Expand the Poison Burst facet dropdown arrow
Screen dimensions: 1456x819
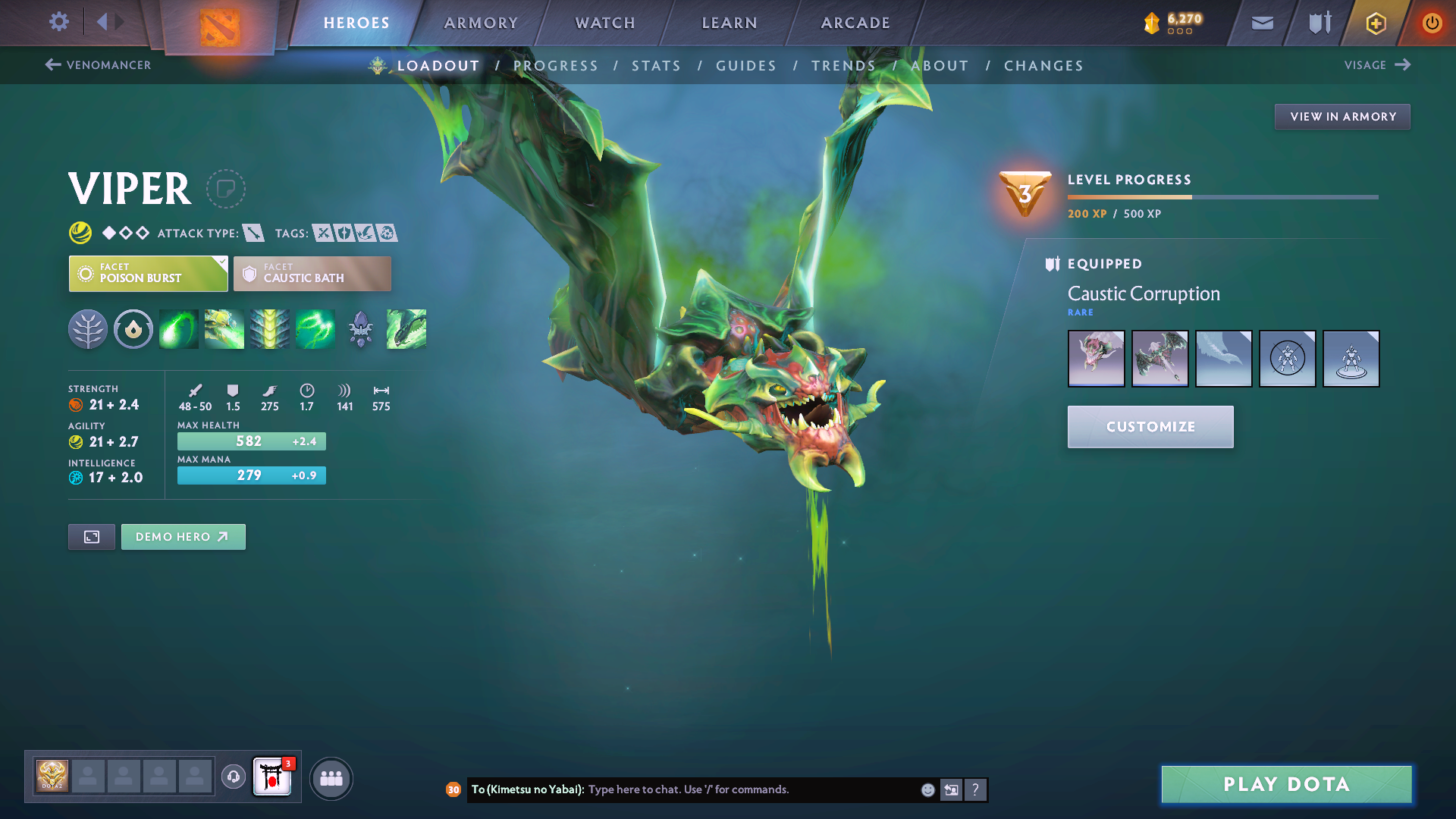[221, 262]
